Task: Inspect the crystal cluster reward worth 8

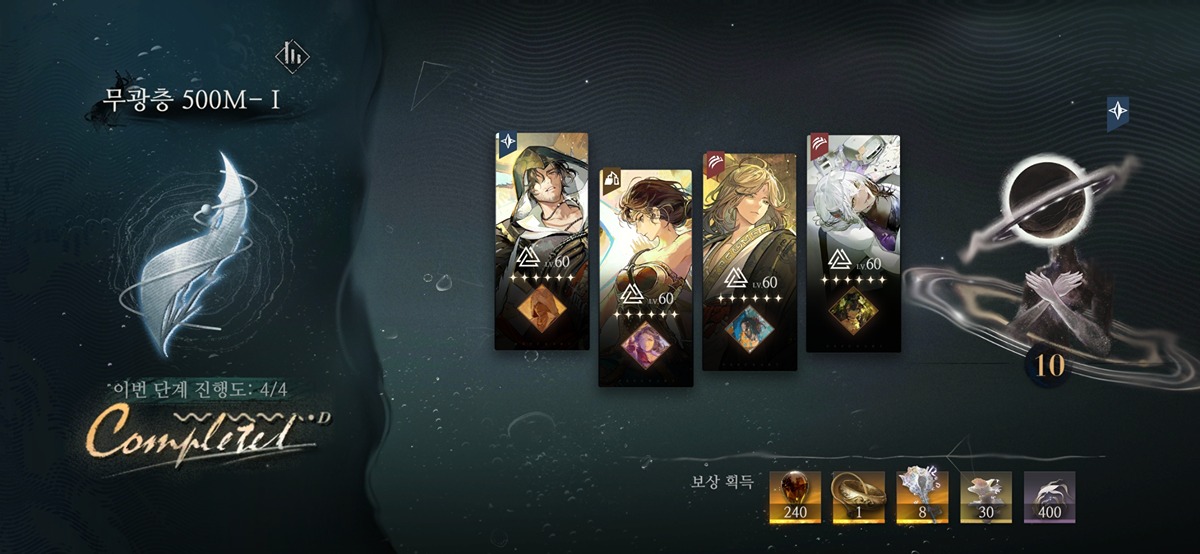Action: click(922, 497)
